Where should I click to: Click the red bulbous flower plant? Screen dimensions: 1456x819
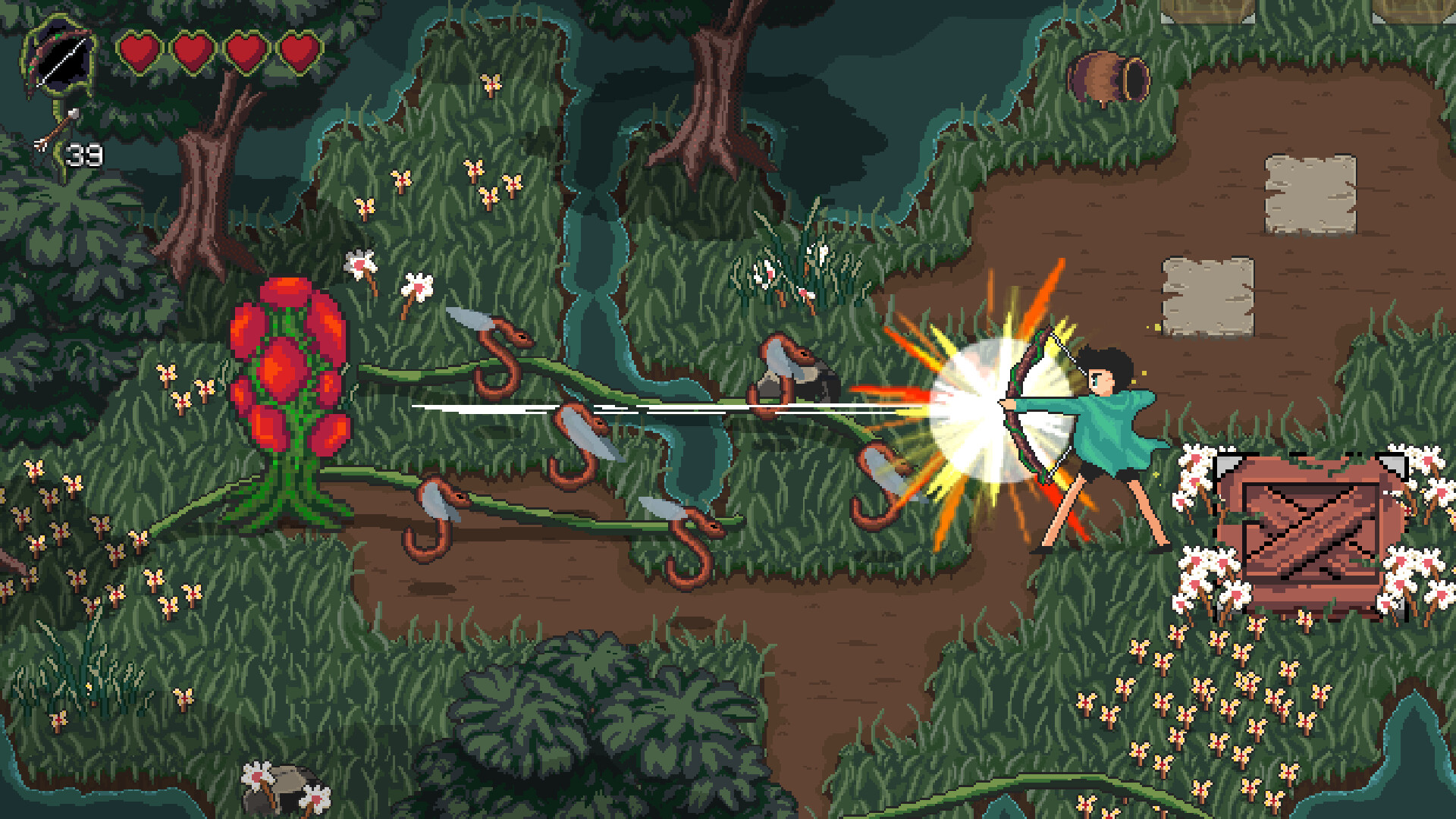[288, 372]
